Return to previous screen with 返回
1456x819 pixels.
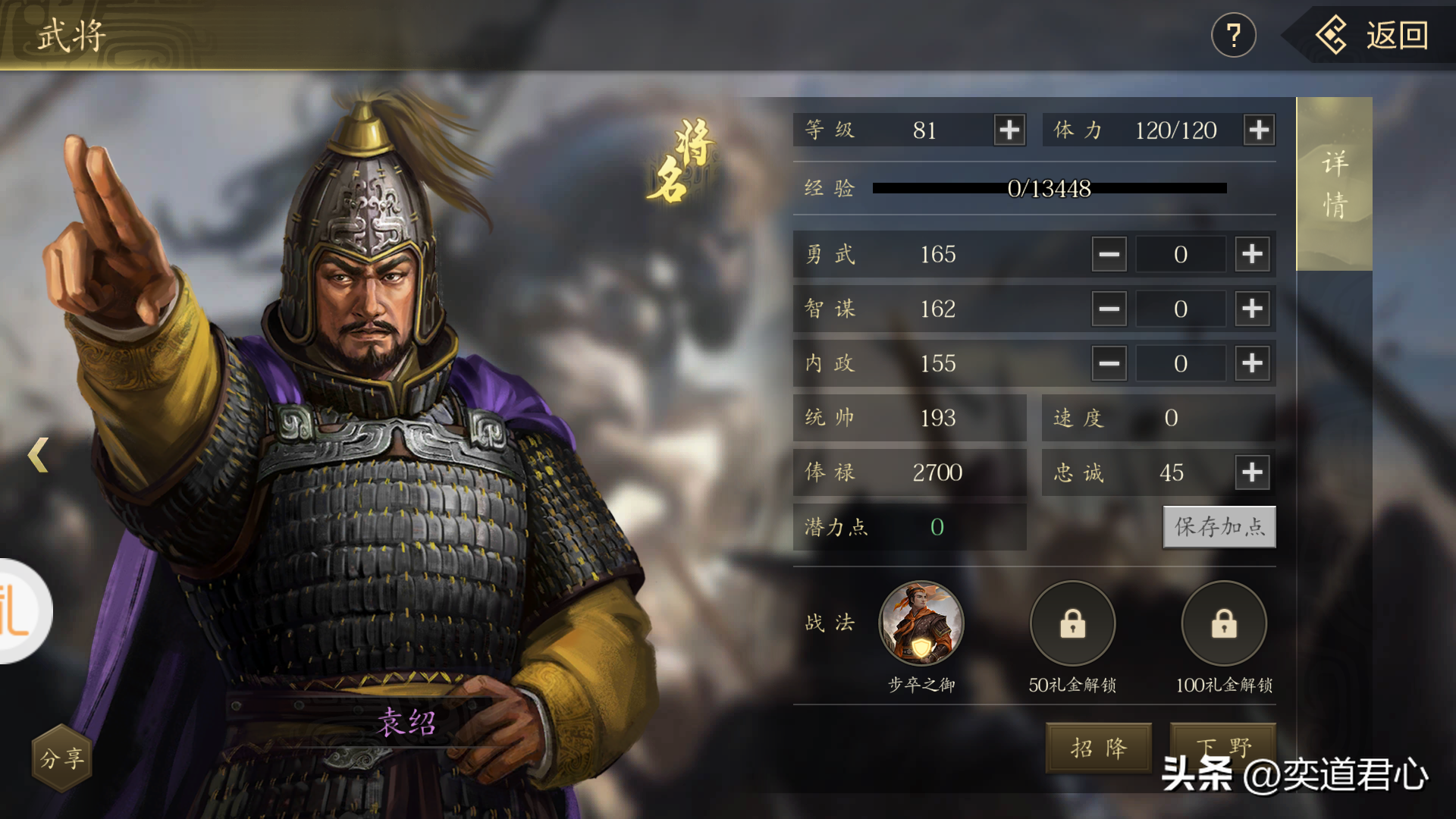(1374, 36)
